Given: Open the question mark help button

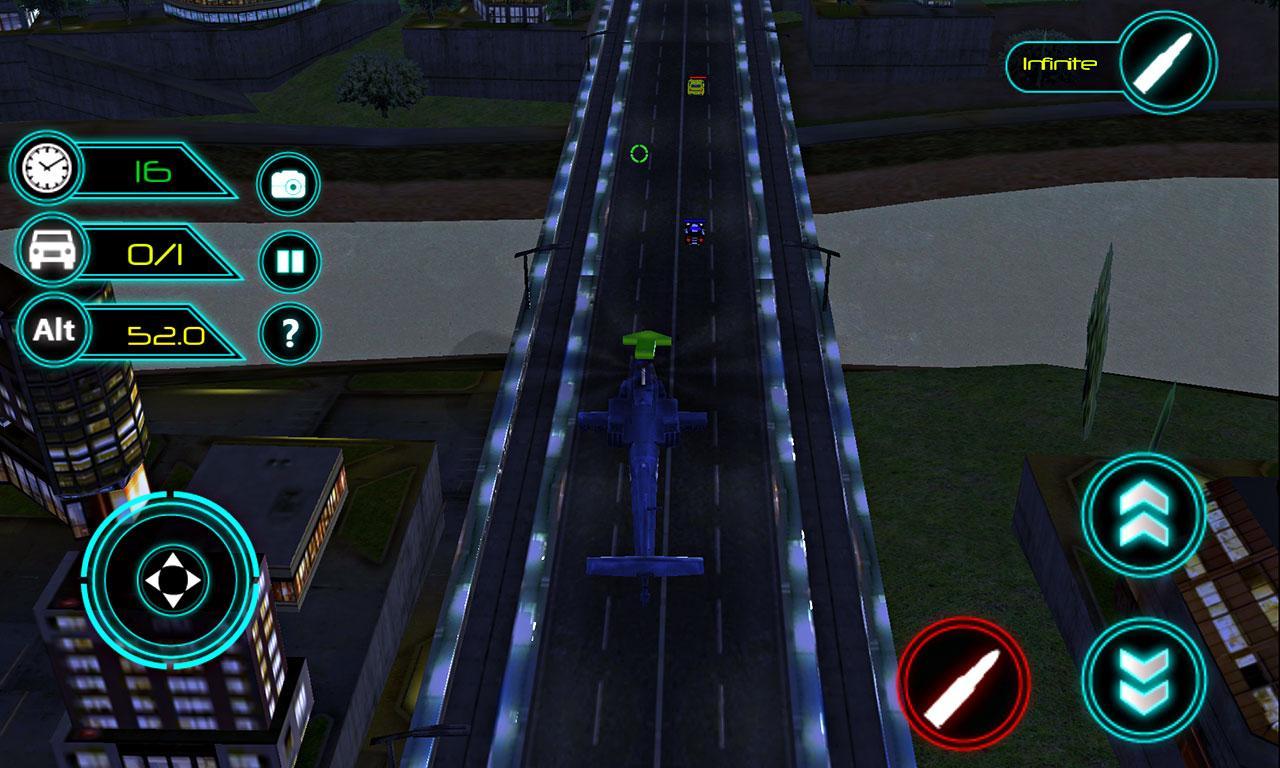Looking at the screenshot, I should pos(289,333).
